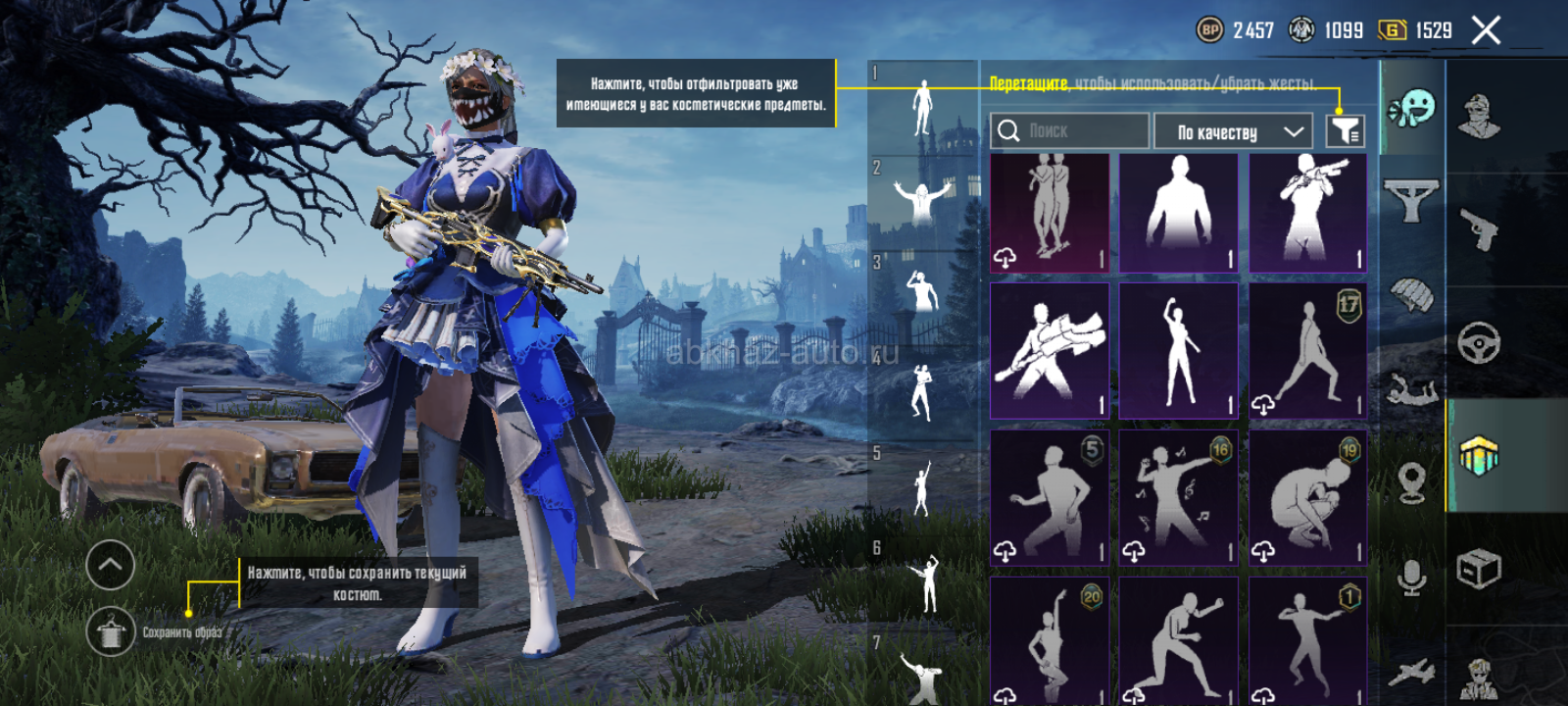Pick the emote with number 5 badge
Screen dimensions: 1568x706
click(x=1050, y=496)
